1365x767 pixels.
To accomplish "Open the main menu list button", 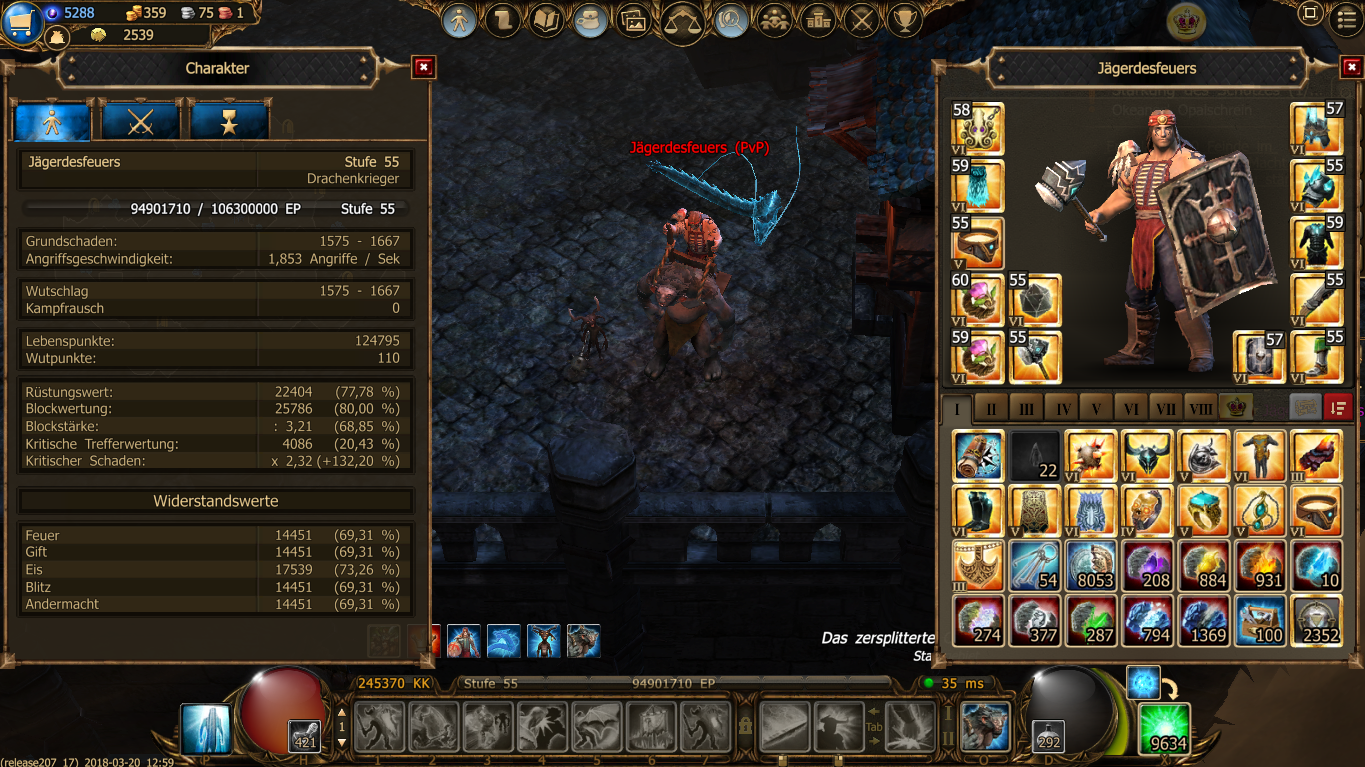I will (x=1345, y=15).
